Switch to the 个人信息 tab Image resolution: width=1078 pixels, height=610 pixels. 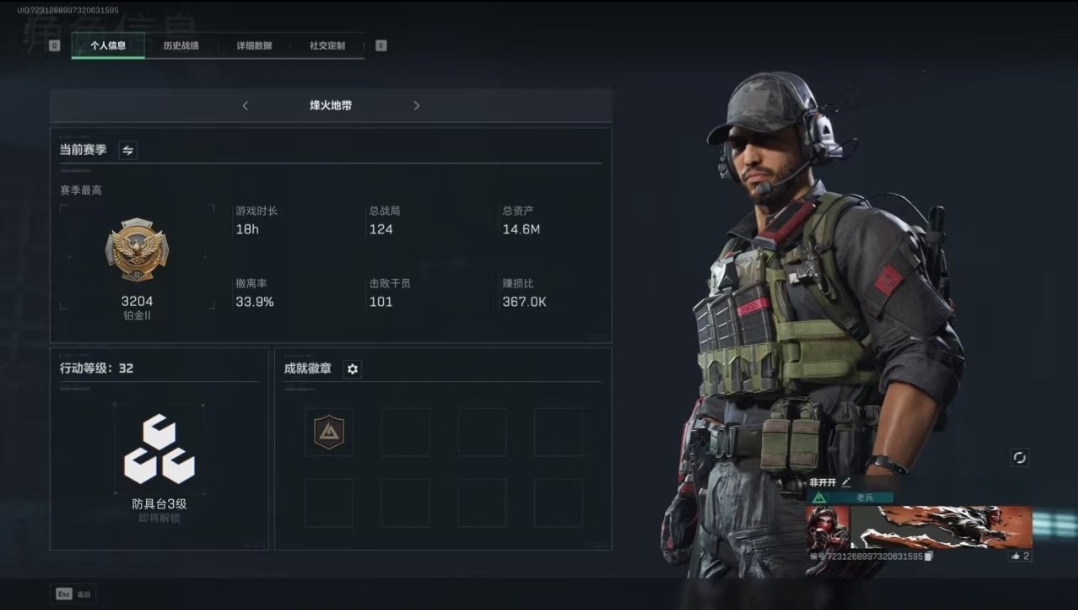point(108,46)
